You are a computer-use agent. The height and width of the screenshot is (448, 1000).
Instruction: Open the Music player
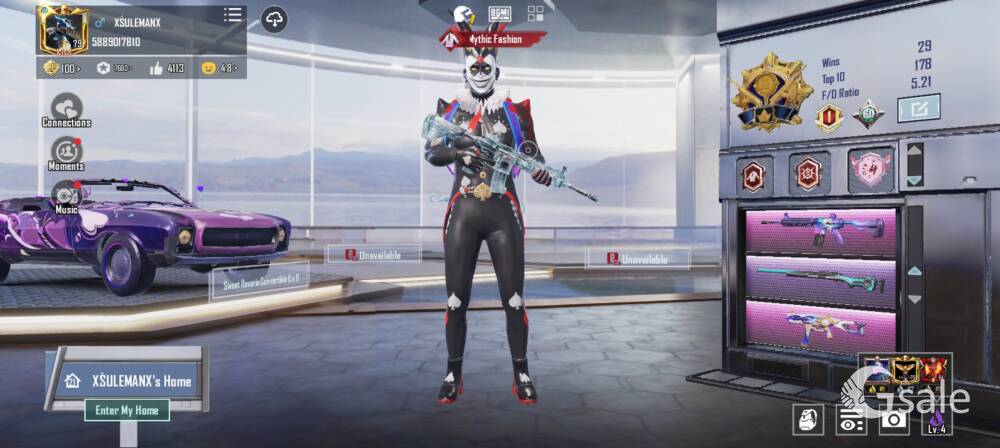click(x=66, y=196)
